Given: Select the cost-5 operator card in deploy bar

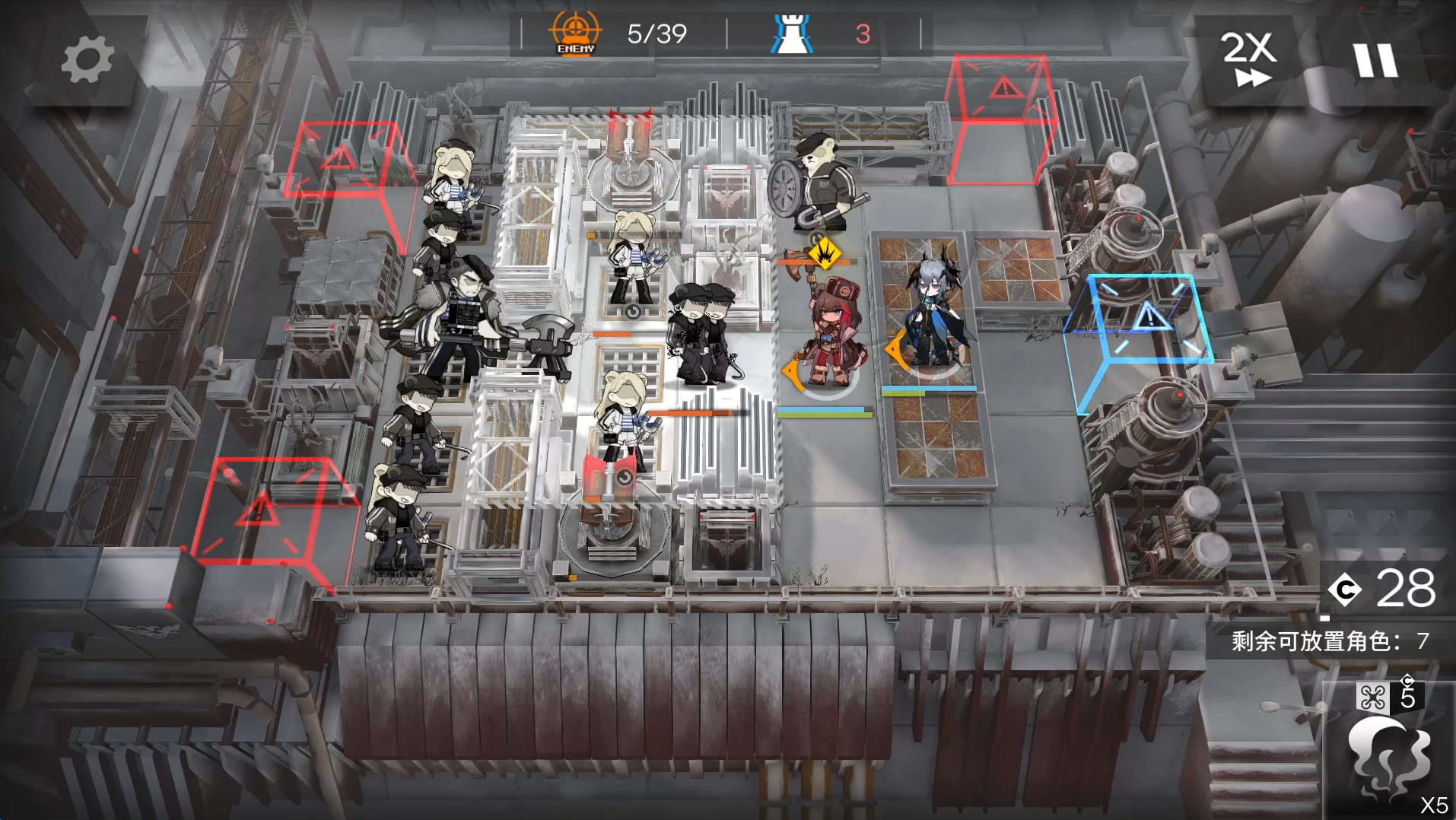Looking at the screenshot, I should pos(1388,749).
